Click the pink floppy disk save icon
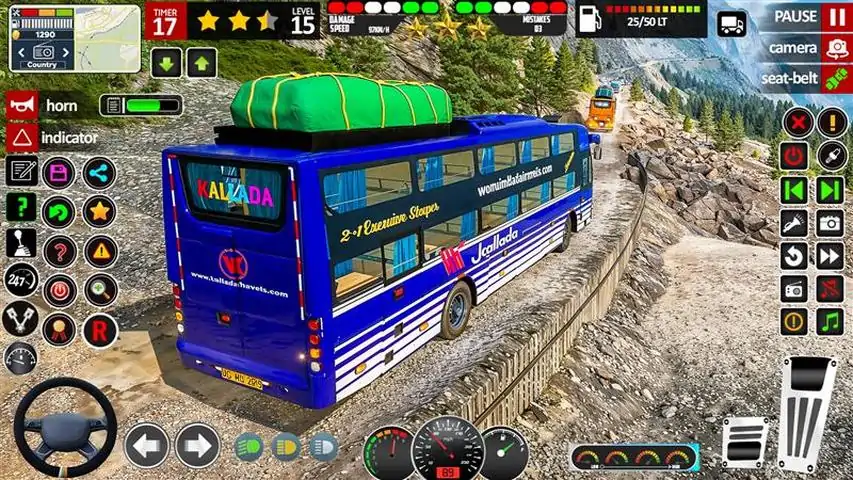Screen dimensions: 853x480 (x=60, y=173)
